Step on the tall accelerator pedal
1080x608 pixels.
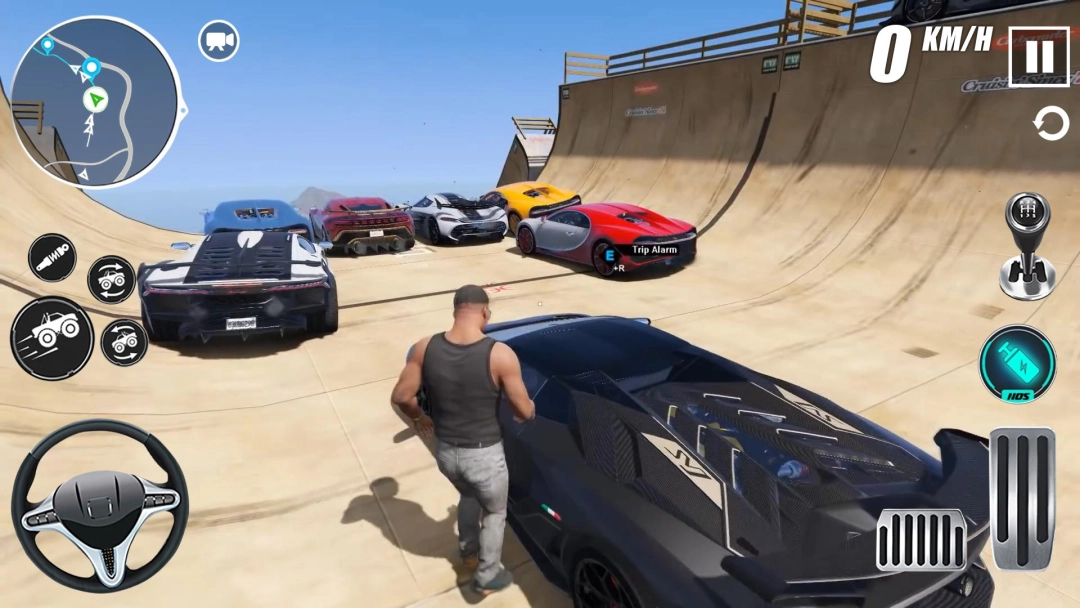1022,498
